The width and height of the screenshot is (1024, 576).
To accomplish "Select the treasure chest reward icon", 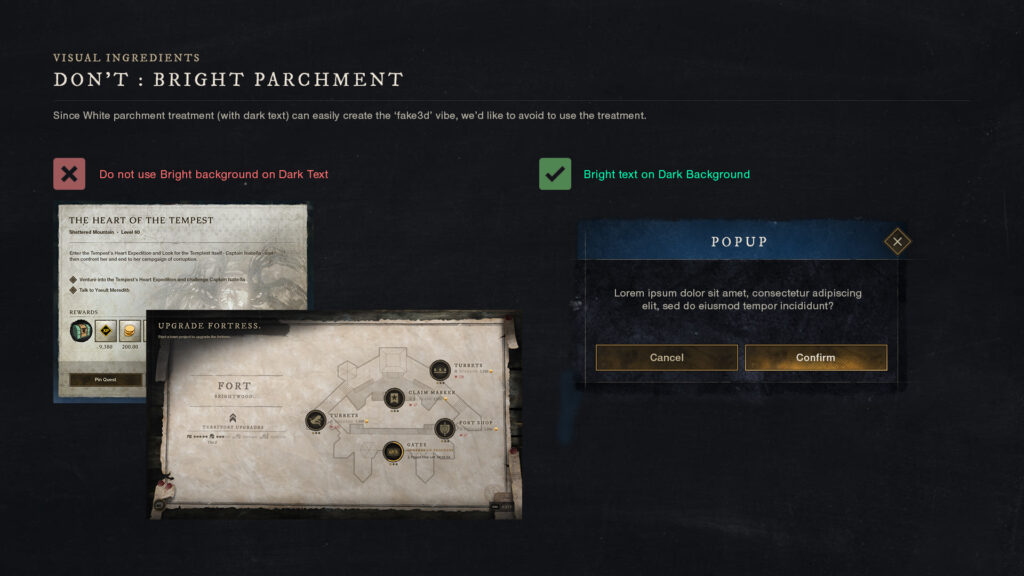I will click(80, 331).
